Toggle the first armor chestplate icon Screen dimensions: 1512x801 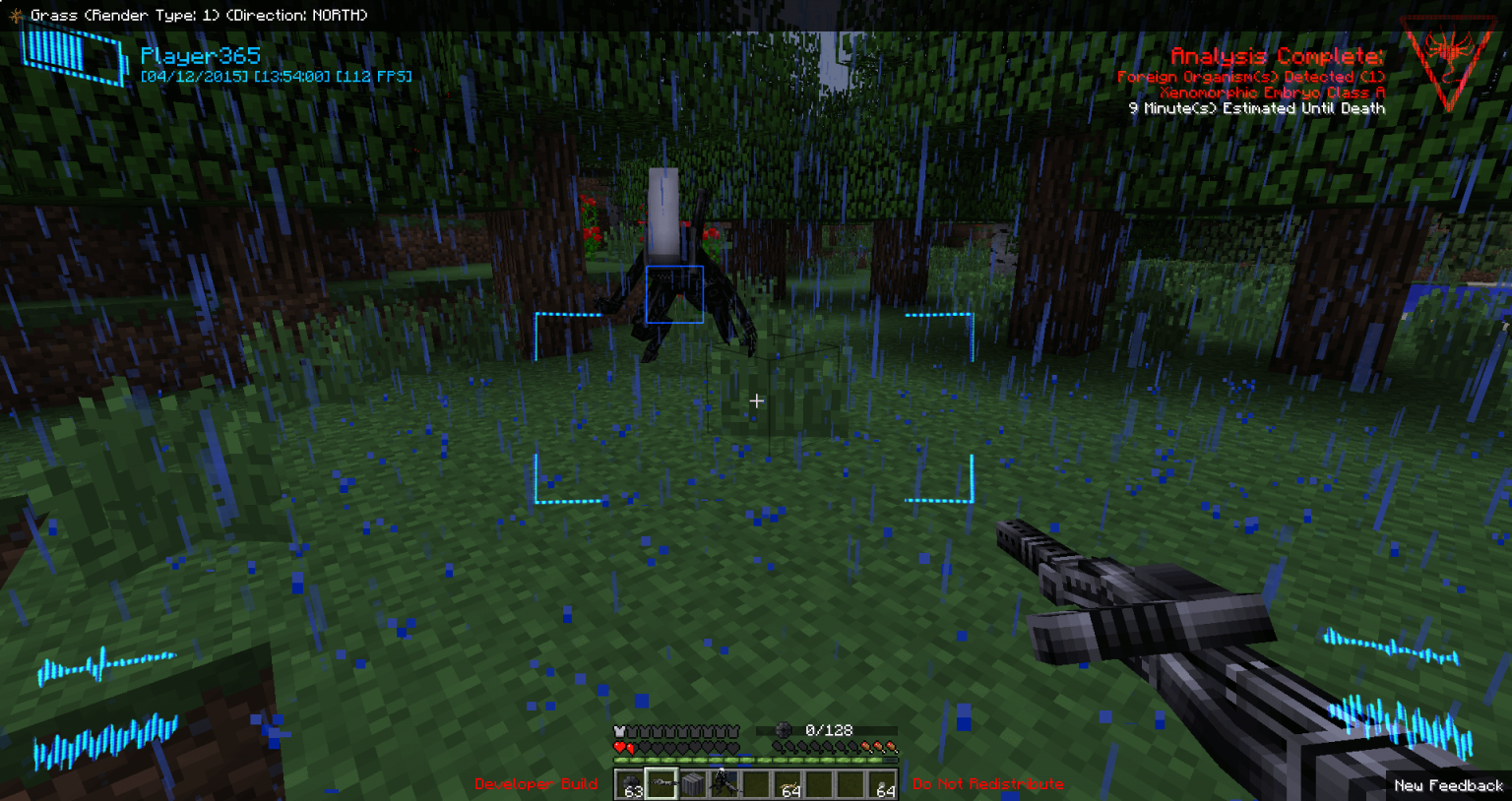pyautogui.click(x=619, y=731)
